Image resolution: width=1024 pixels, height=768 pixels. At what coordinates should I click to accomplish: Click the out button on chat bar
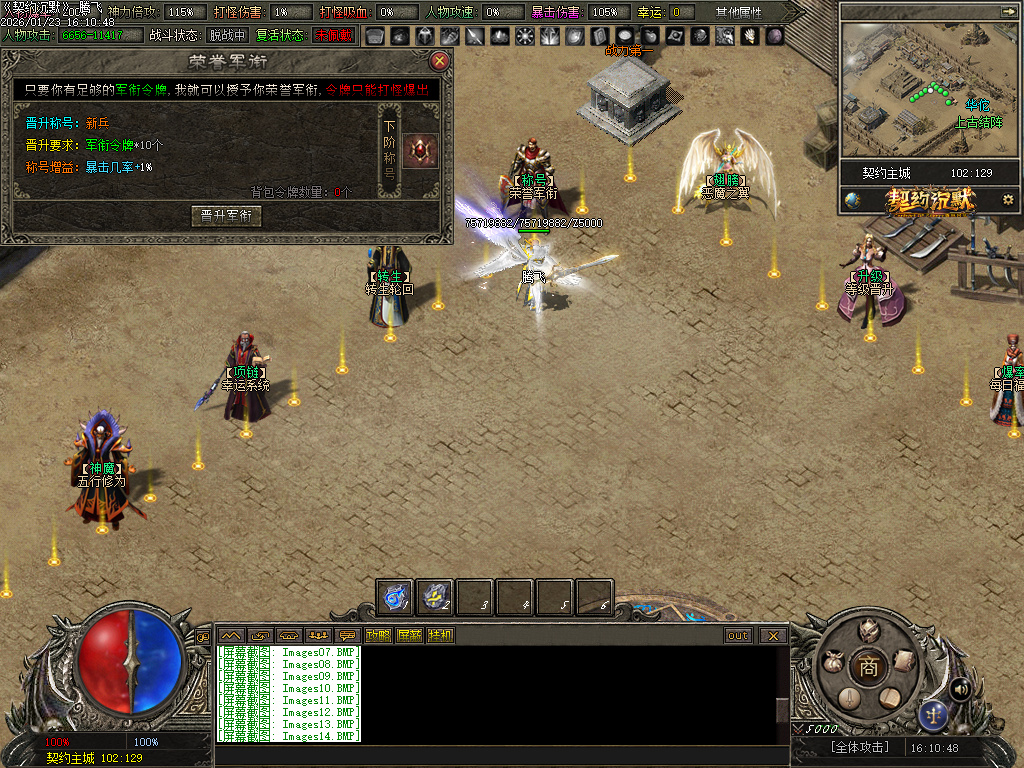point(738,635)
